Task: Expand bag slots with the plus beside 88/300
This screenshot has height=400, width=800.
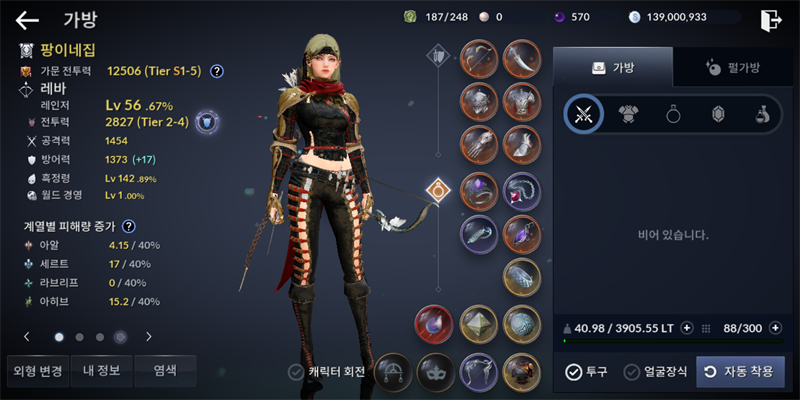Action: point(776,327)
